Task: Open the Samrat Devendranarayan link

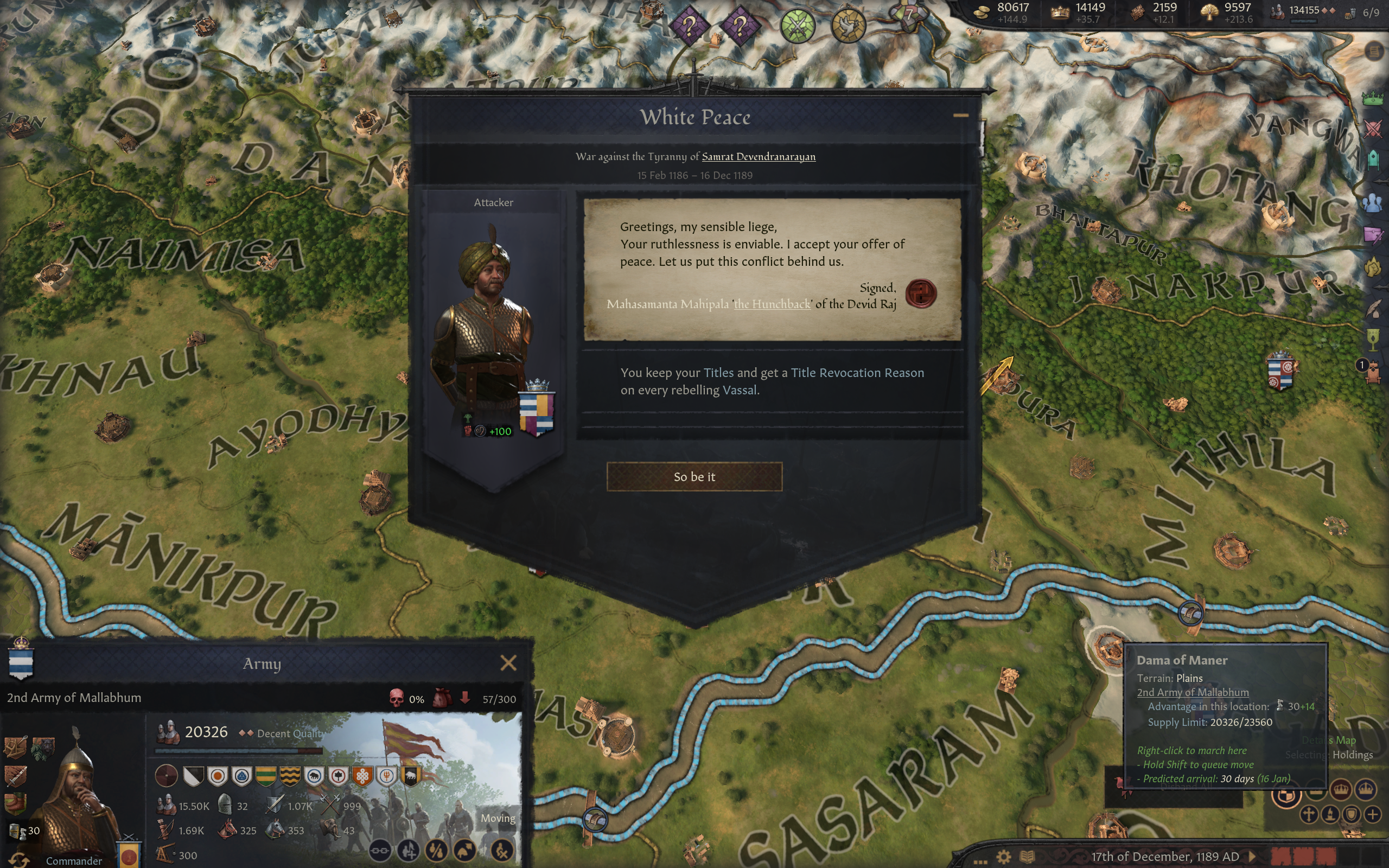Action: 758,157
